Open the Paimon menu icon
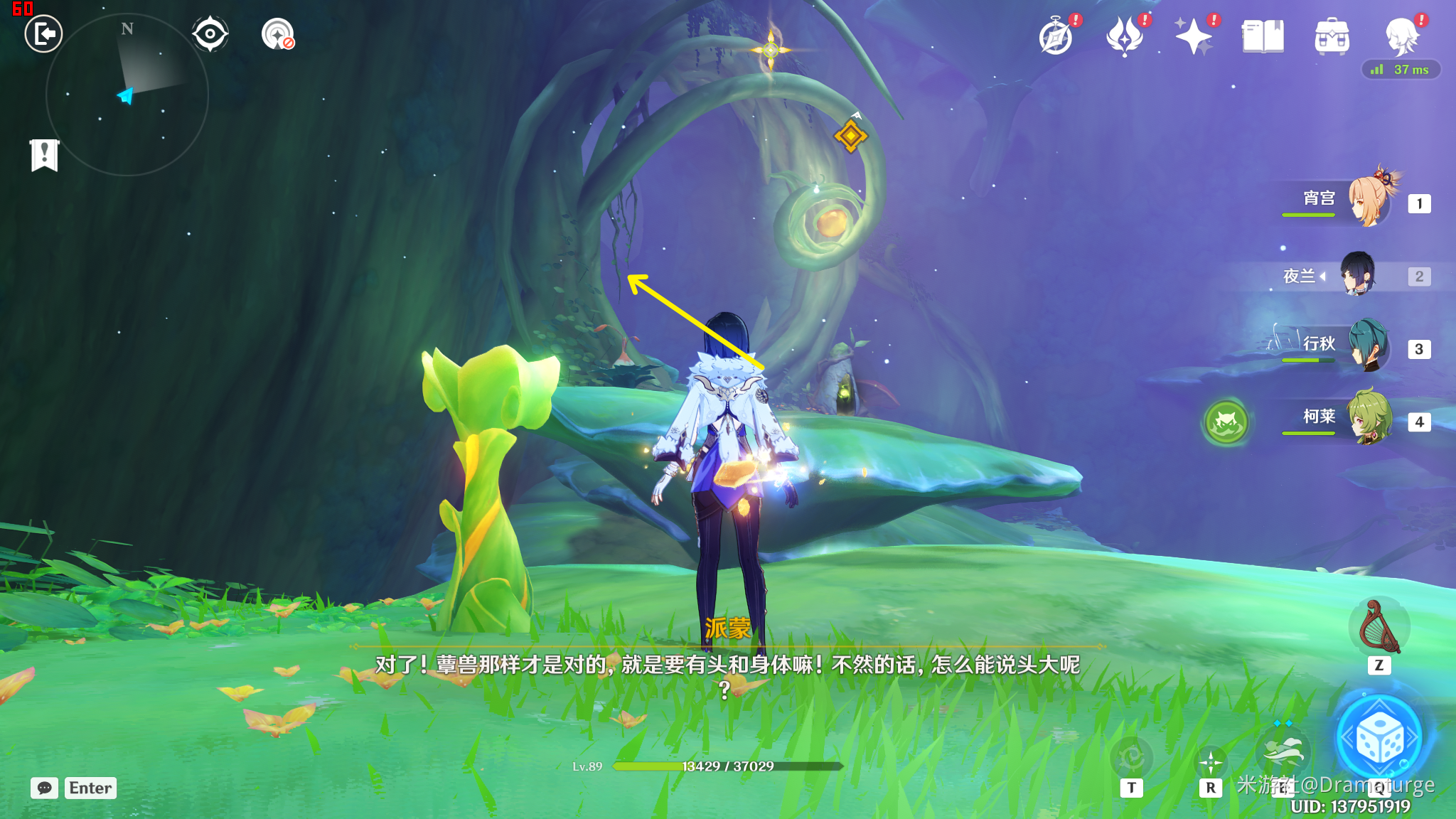 click(x=1401, y=37)
